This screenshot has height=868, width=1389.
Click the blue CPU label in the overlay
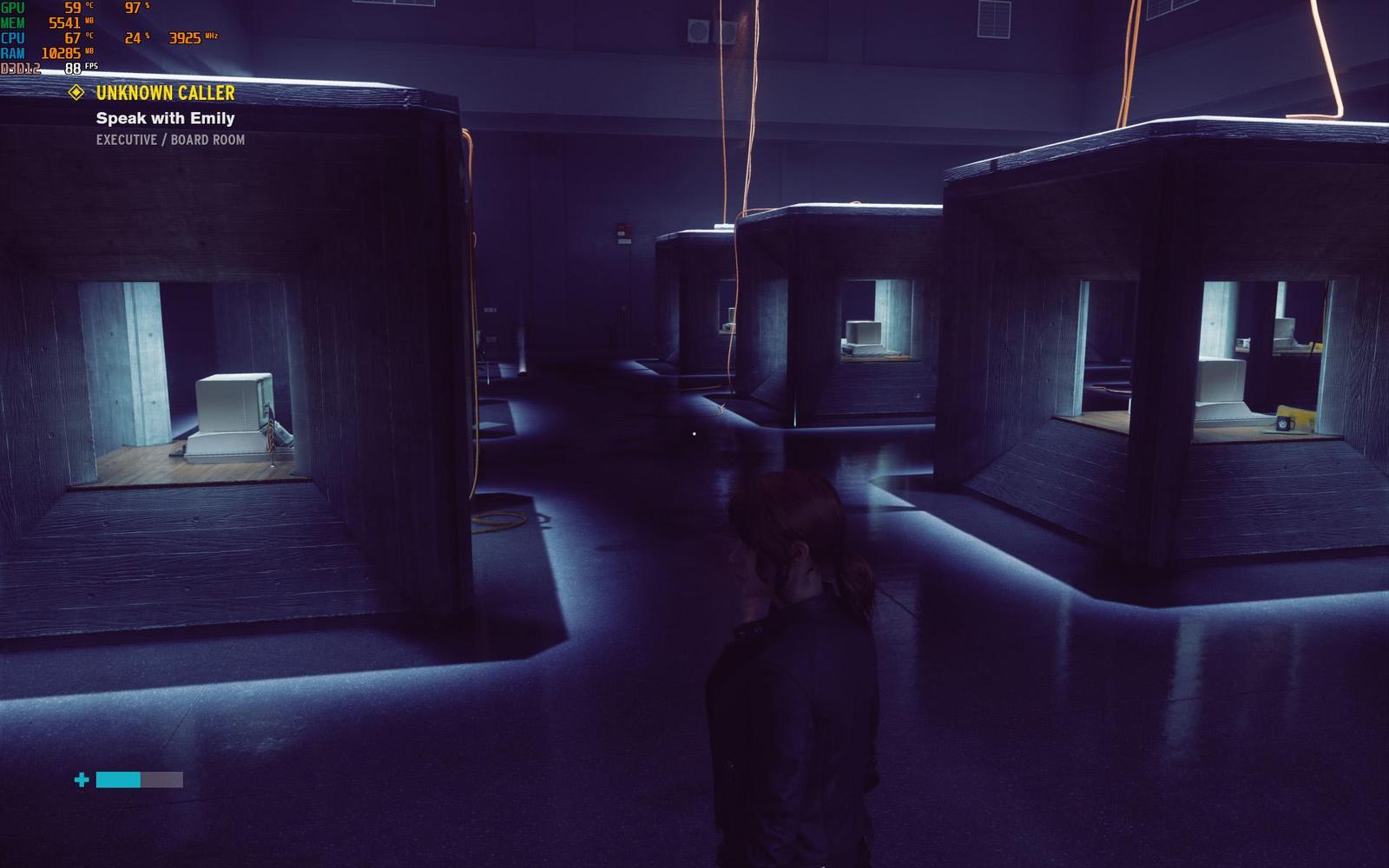(11, 37)
